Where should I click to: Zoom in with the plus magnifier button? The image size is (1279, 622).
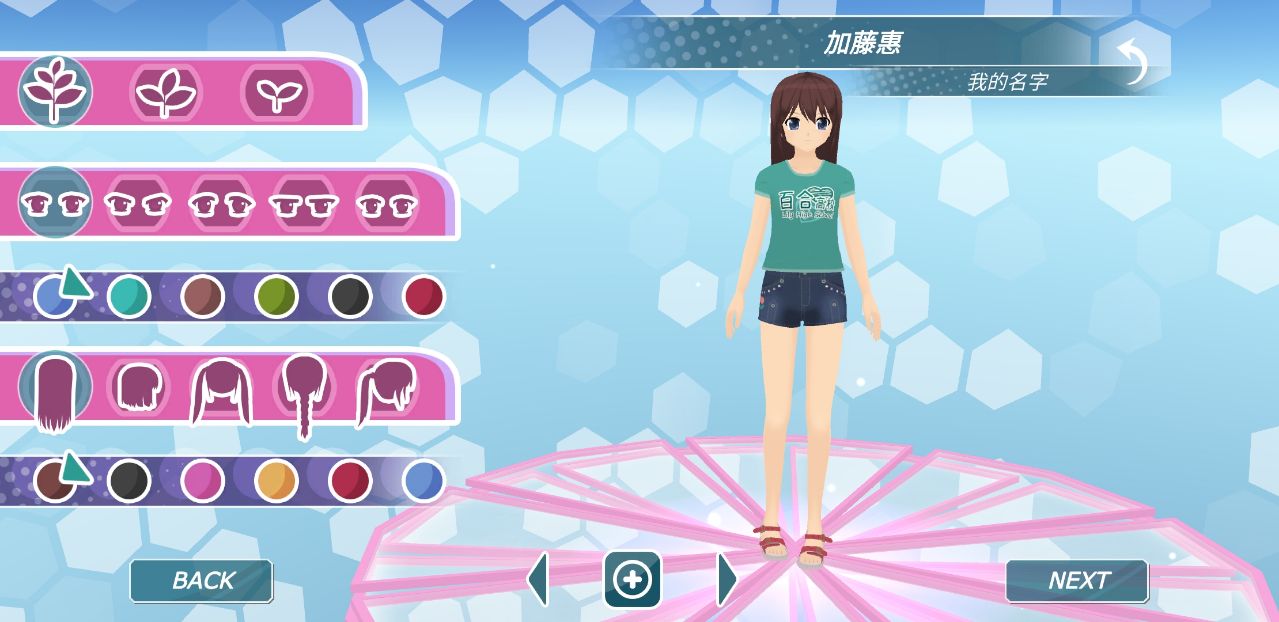pos(632,579)
